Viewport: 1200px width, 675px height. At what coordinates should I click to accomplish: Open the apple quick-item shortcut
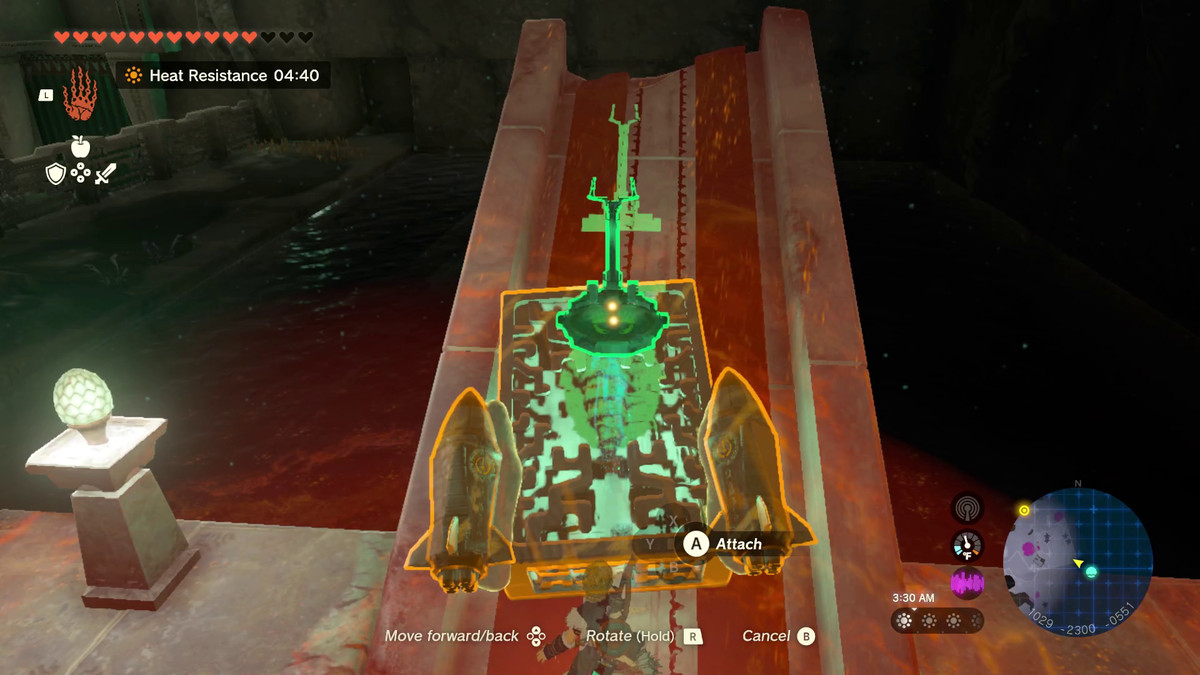click(x=80, y=146)
